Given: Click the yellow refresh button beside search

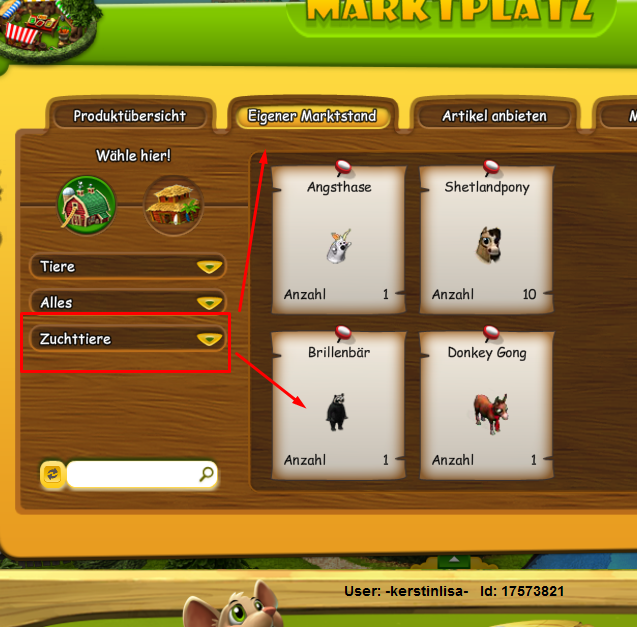Looking at the screenshot, I should (52, 474).
